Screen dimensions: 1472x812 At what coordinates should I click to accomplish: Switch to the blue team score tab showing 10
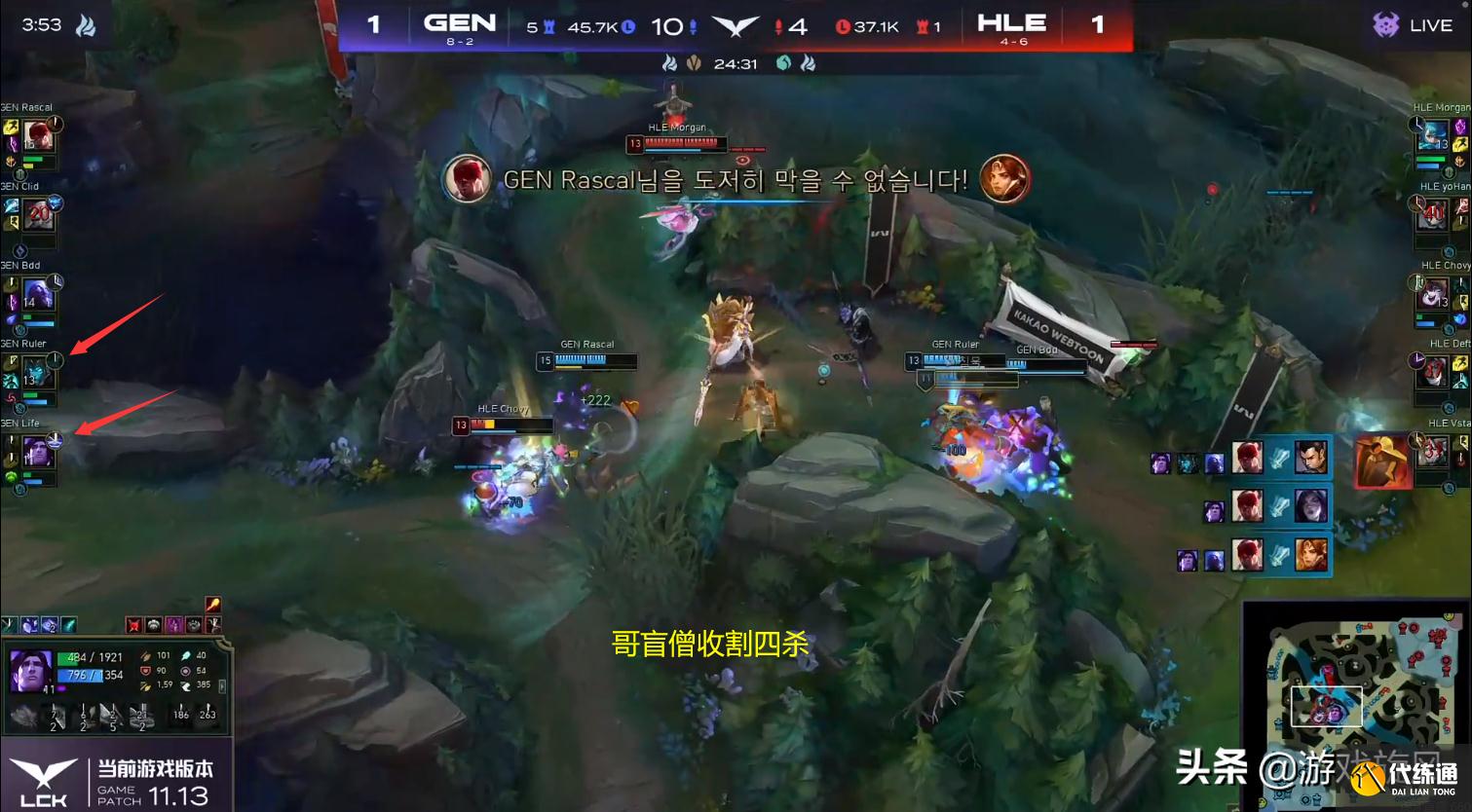point(670,24)
